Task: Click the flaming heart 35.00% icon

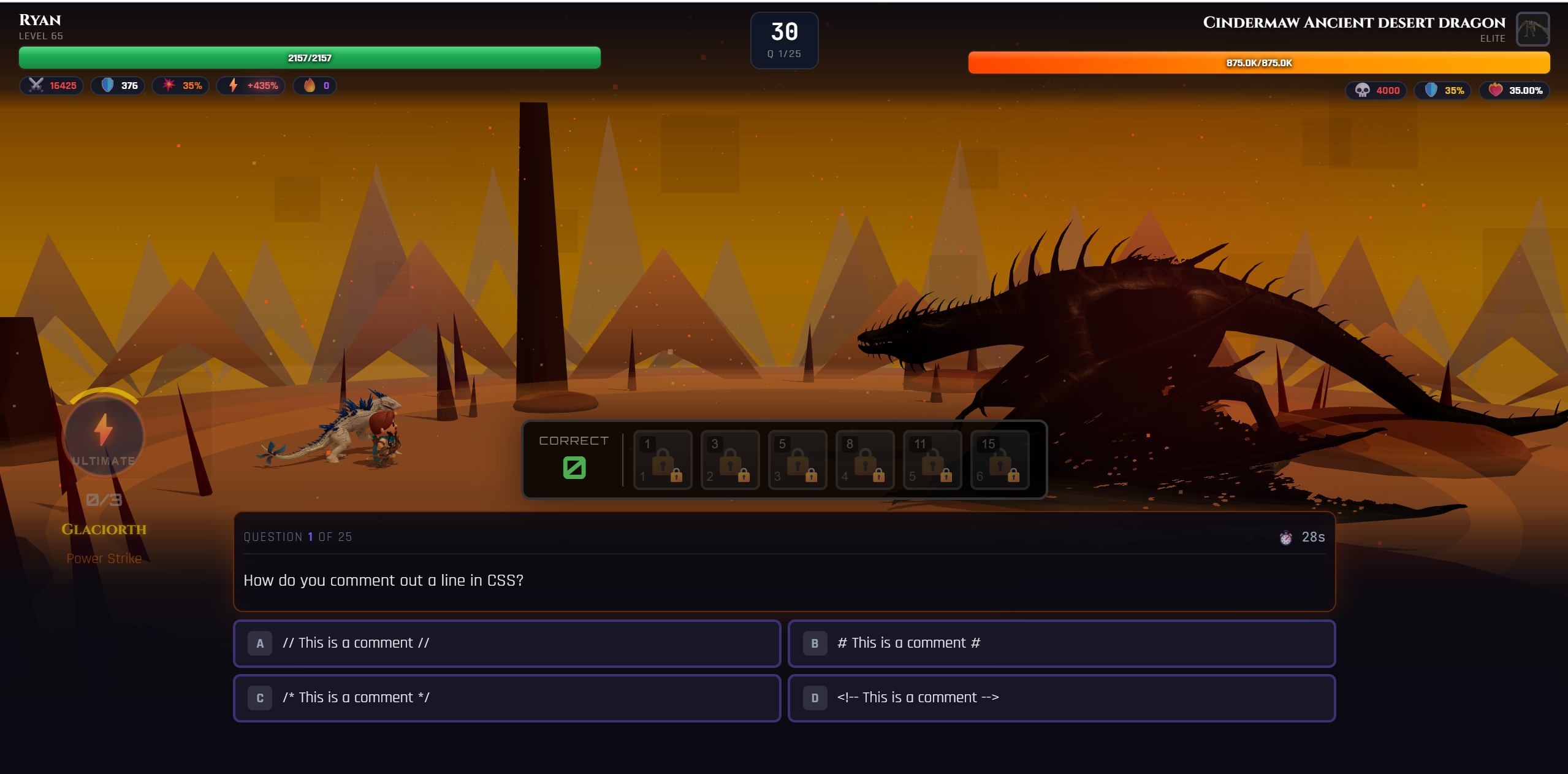Action: coord(1496,90)
